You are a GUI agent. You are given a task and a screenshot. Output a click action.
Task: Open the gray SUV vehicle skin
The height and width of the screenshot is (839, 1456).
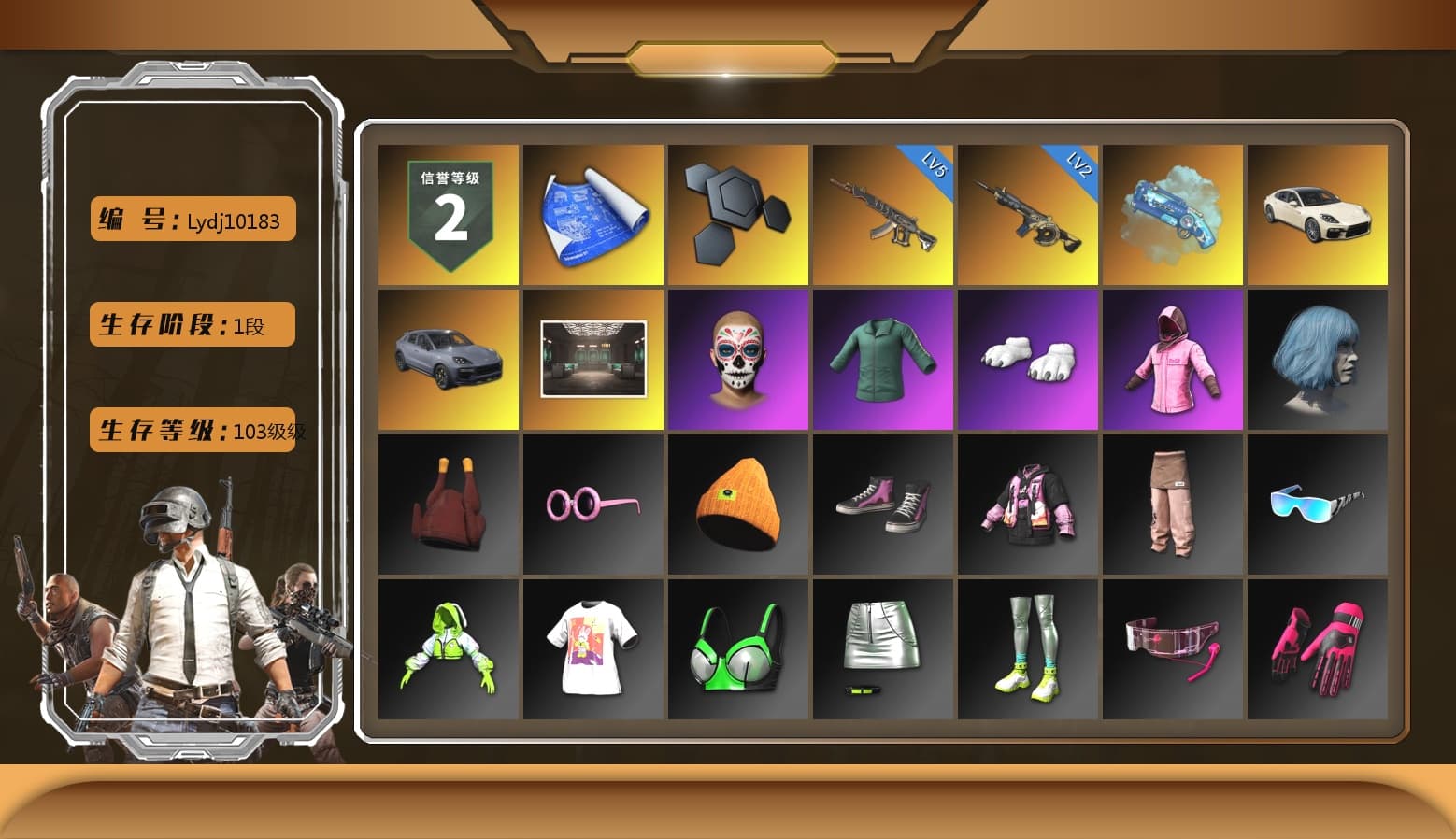pyautogui.click(x=448, y=359)
